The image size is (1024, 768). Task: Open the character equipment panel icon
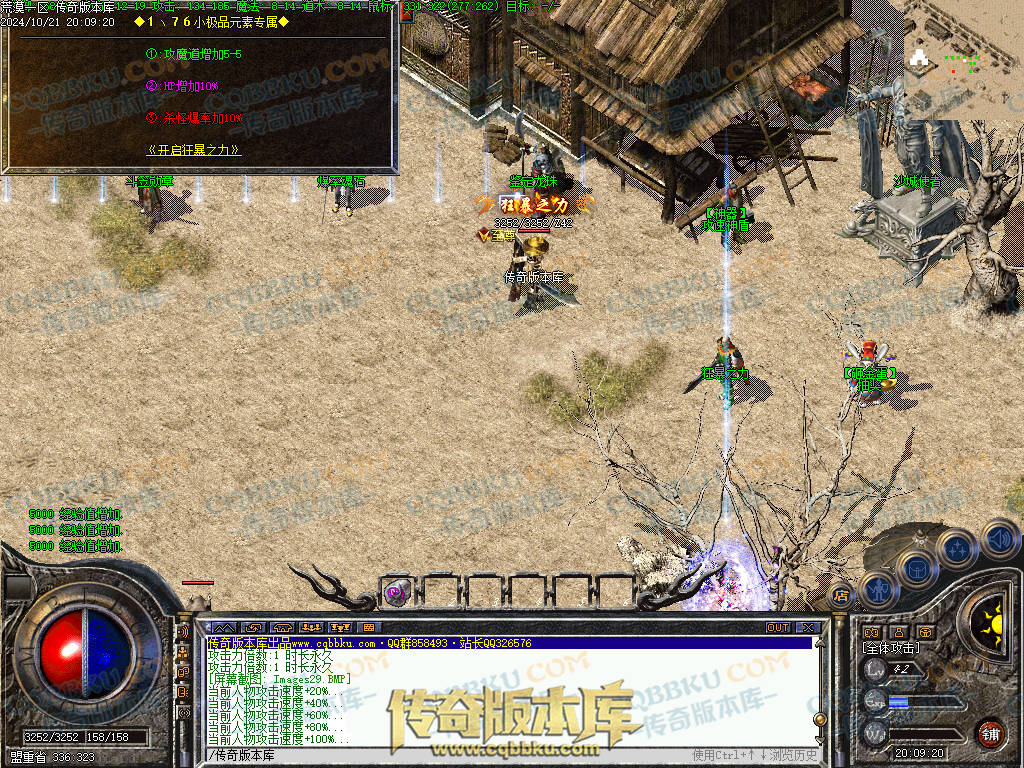[877, 590]
